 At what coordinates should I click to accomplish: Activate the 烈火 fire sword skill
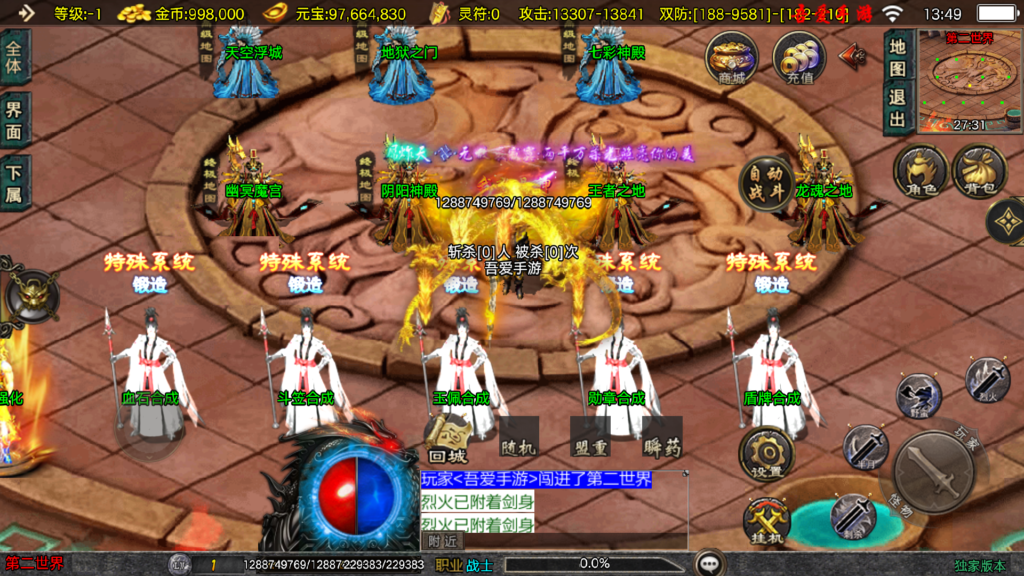987,381
